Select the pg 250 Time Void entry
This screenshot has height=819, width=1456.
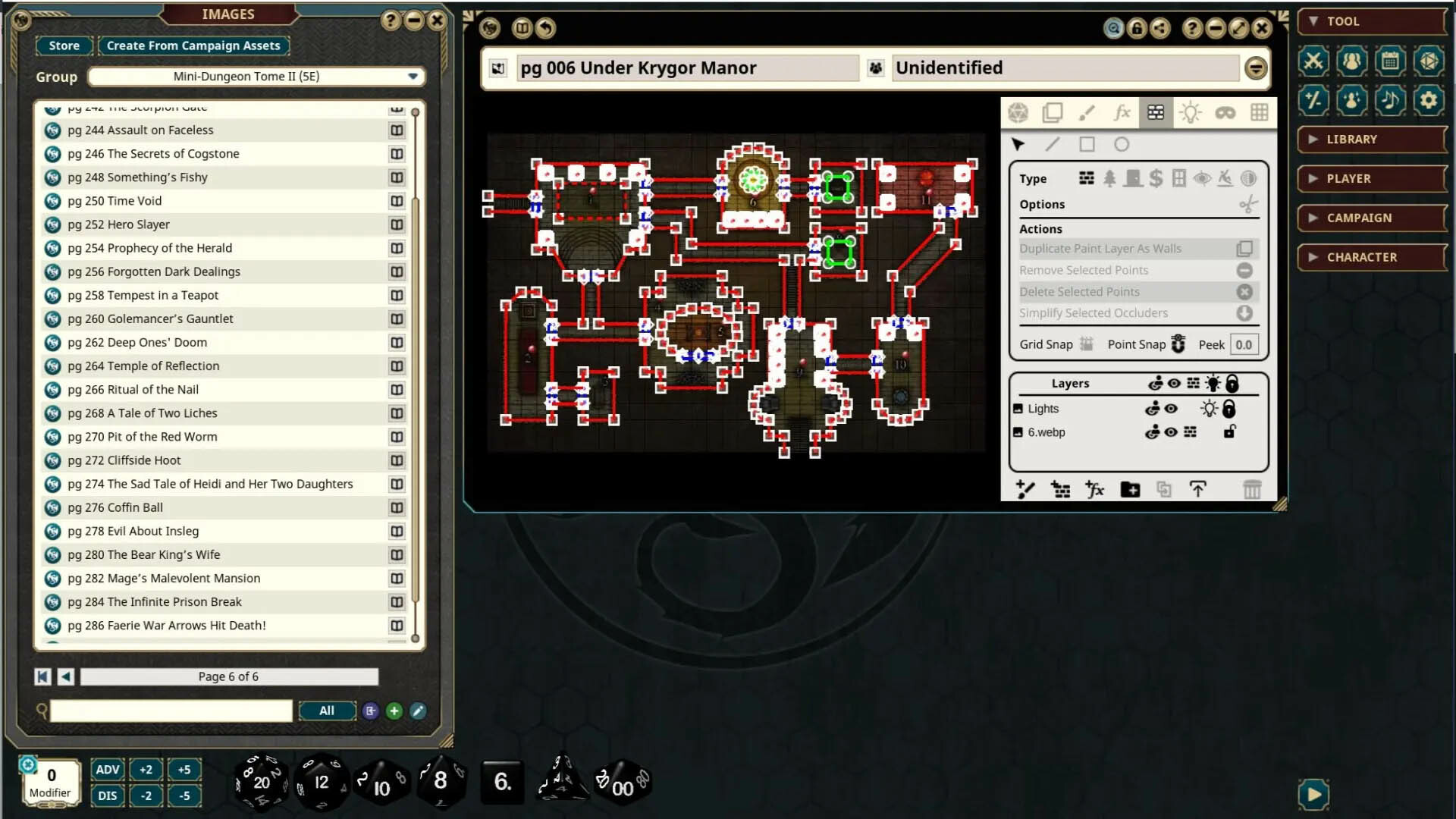115,200
